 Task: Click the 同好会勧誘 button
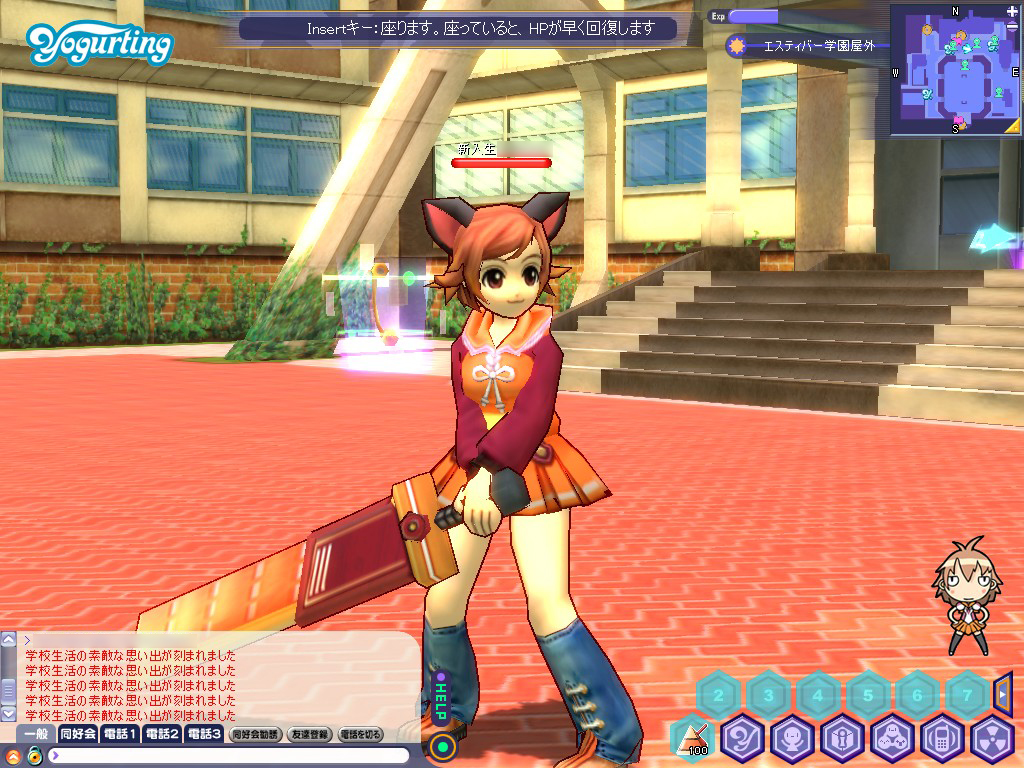pyautogui.click(x=255, y=734)
